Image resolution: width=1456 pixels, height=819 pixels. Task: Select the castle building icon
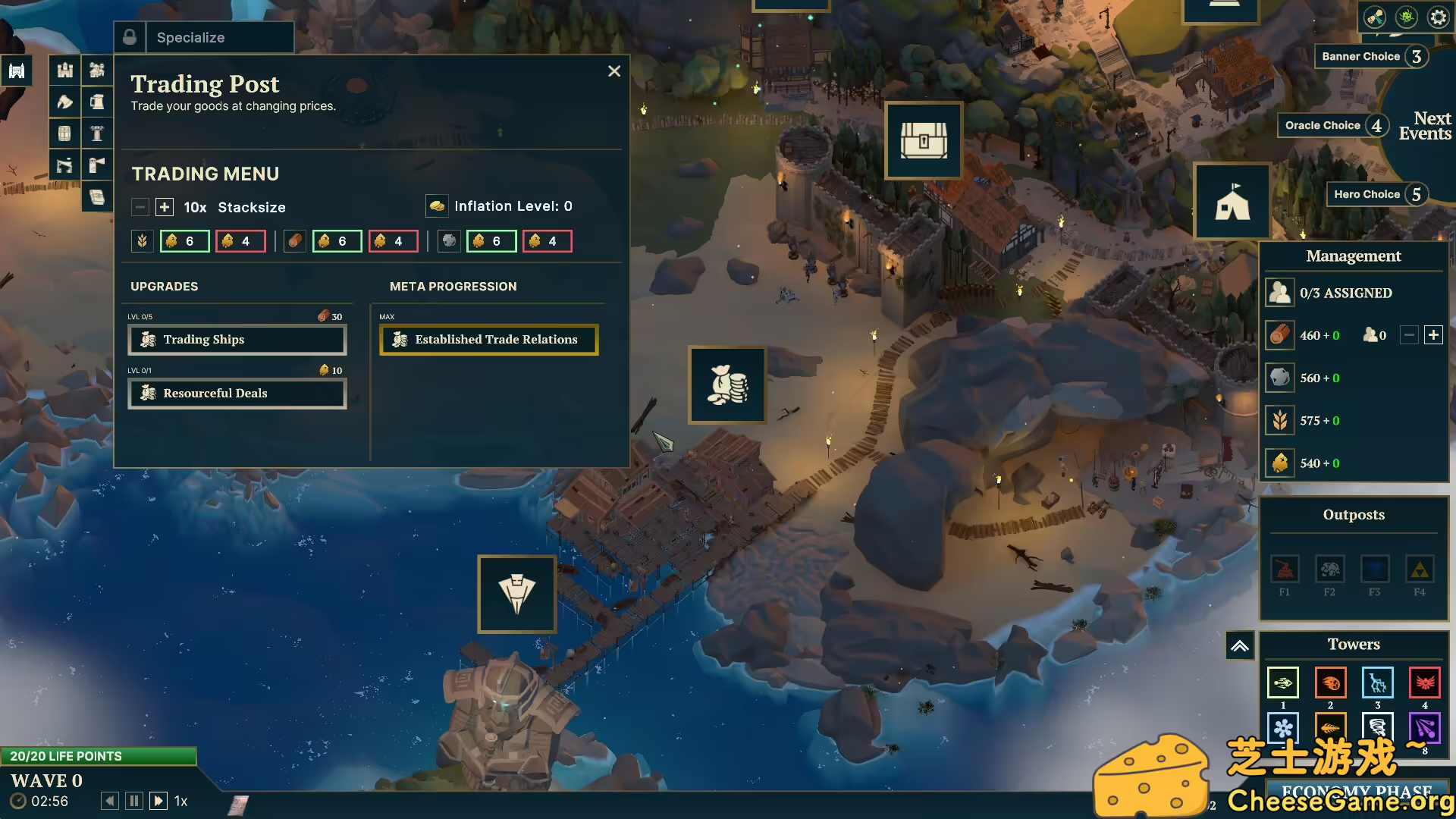pos(64,70)
